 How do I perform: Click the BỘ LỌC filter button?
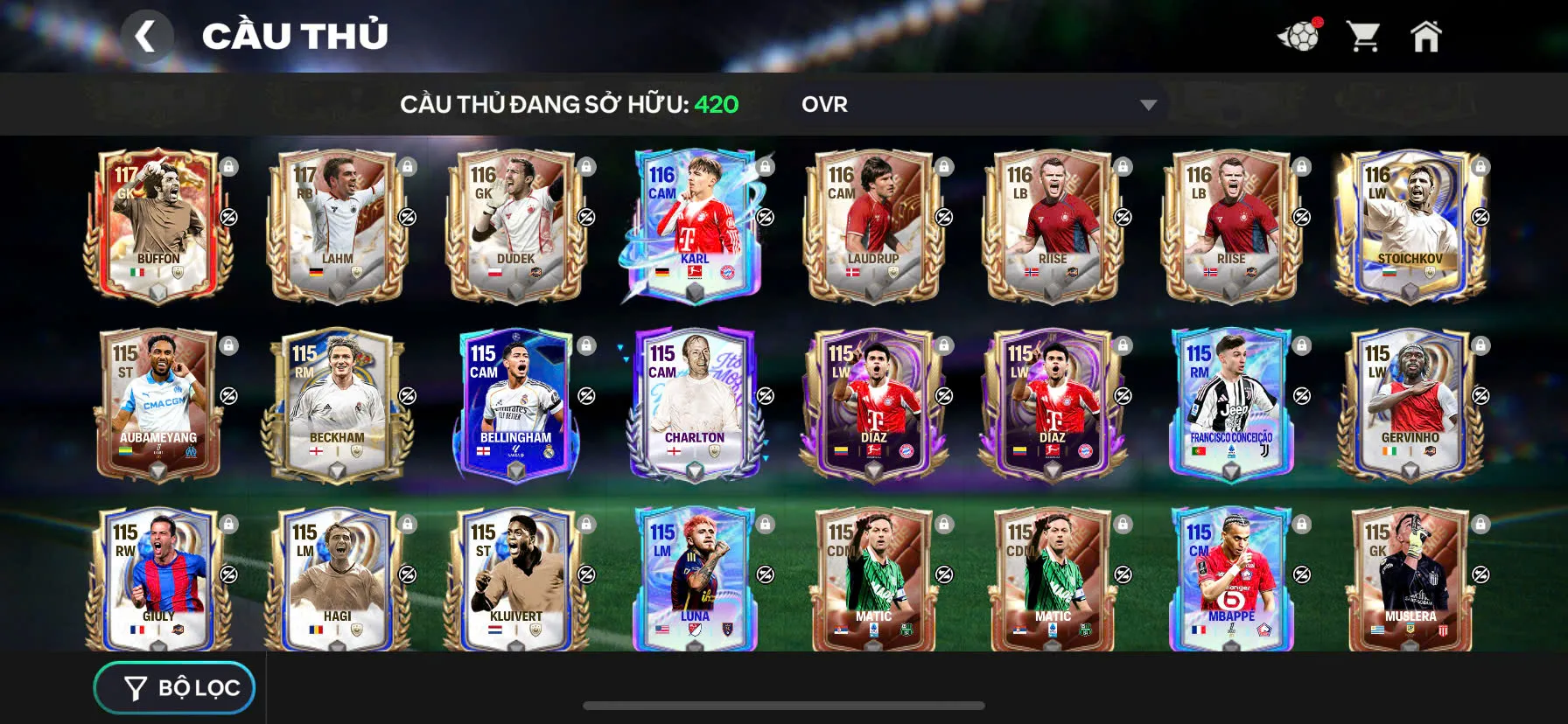[x=173, y=687]
